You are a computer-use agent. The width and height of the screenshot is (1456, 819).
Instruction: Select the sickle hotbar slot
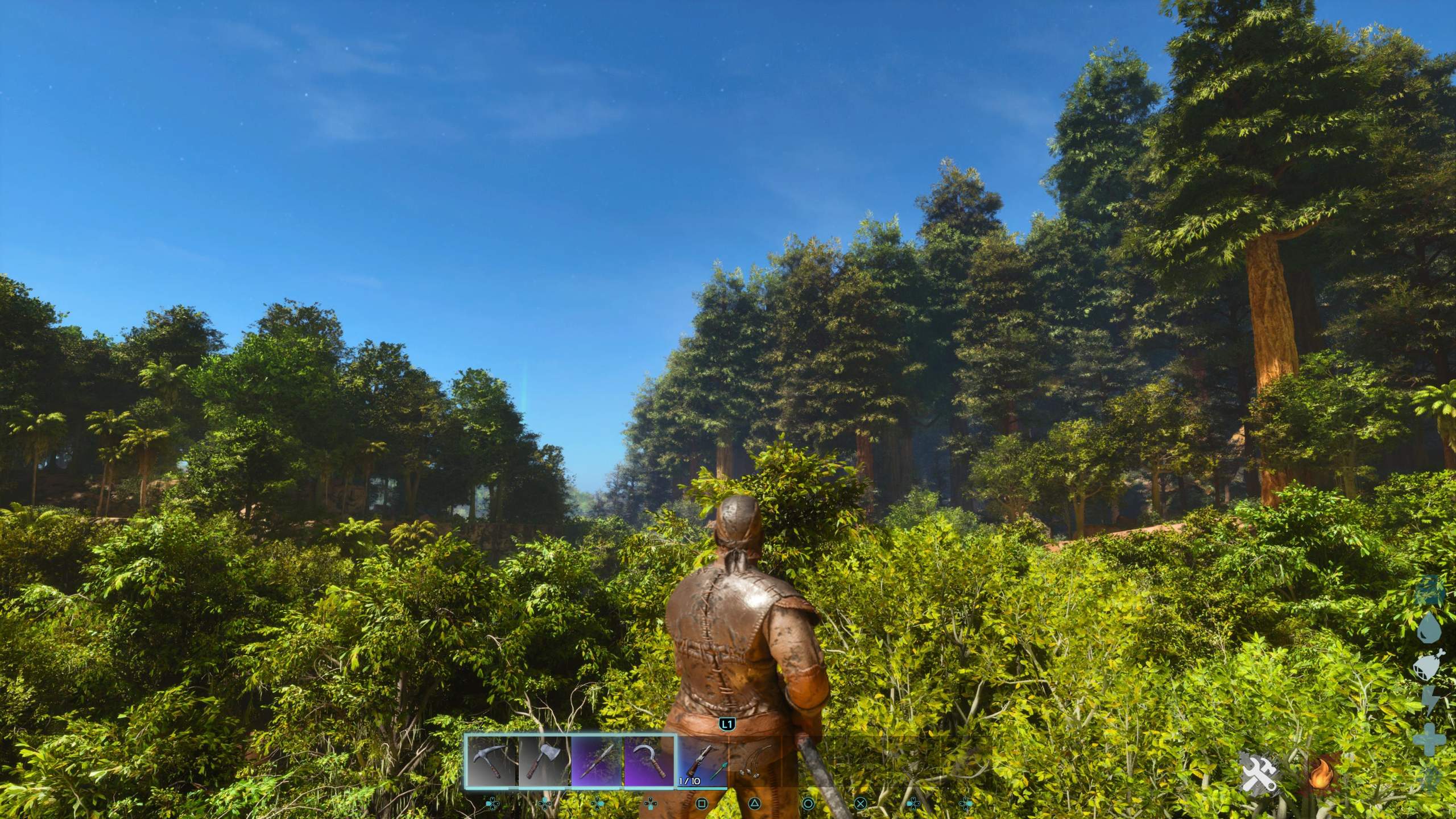point(648,761)
